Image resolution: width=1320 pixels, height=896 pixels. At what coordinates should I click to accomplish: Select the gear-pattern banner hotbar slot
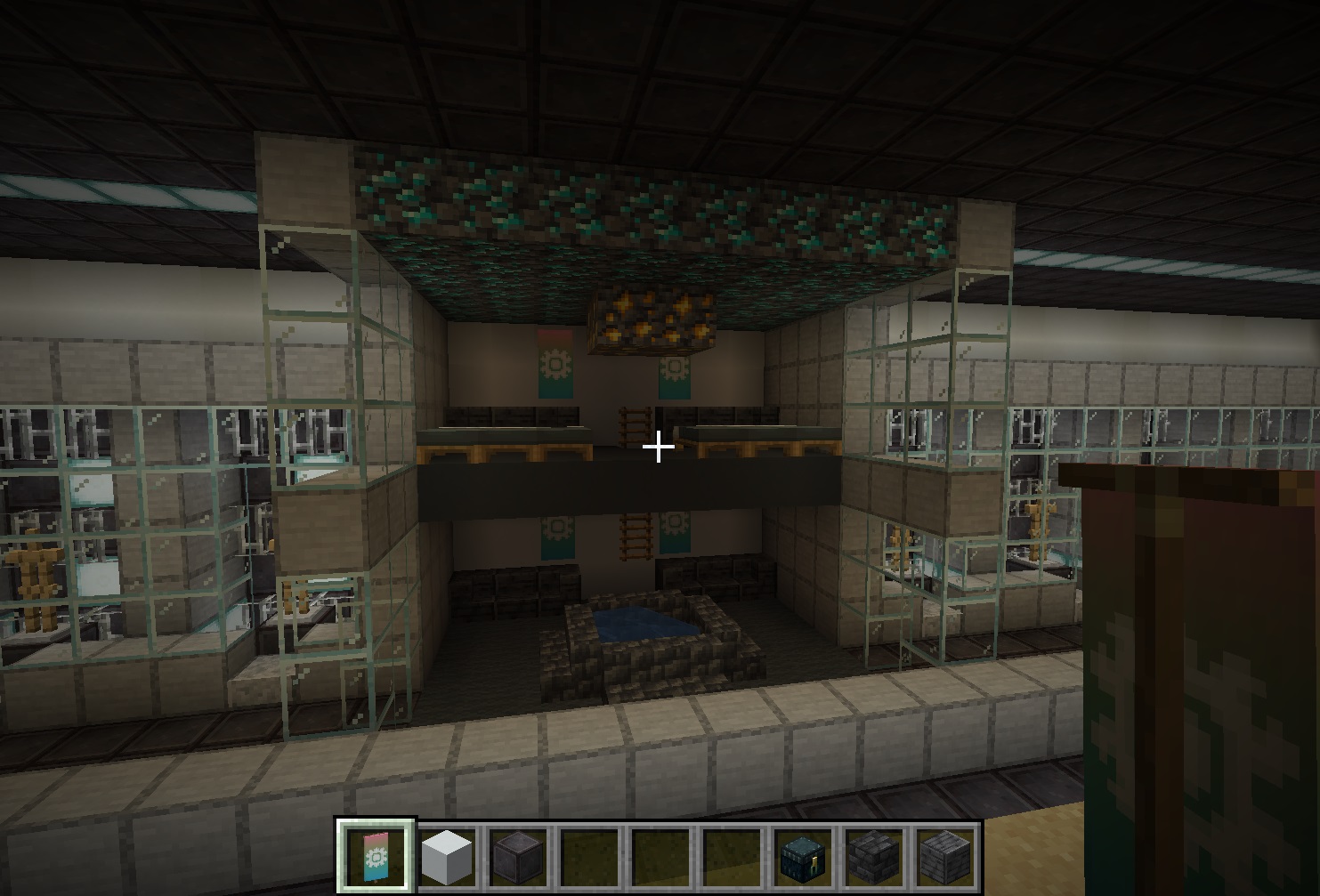click(375, 856)
